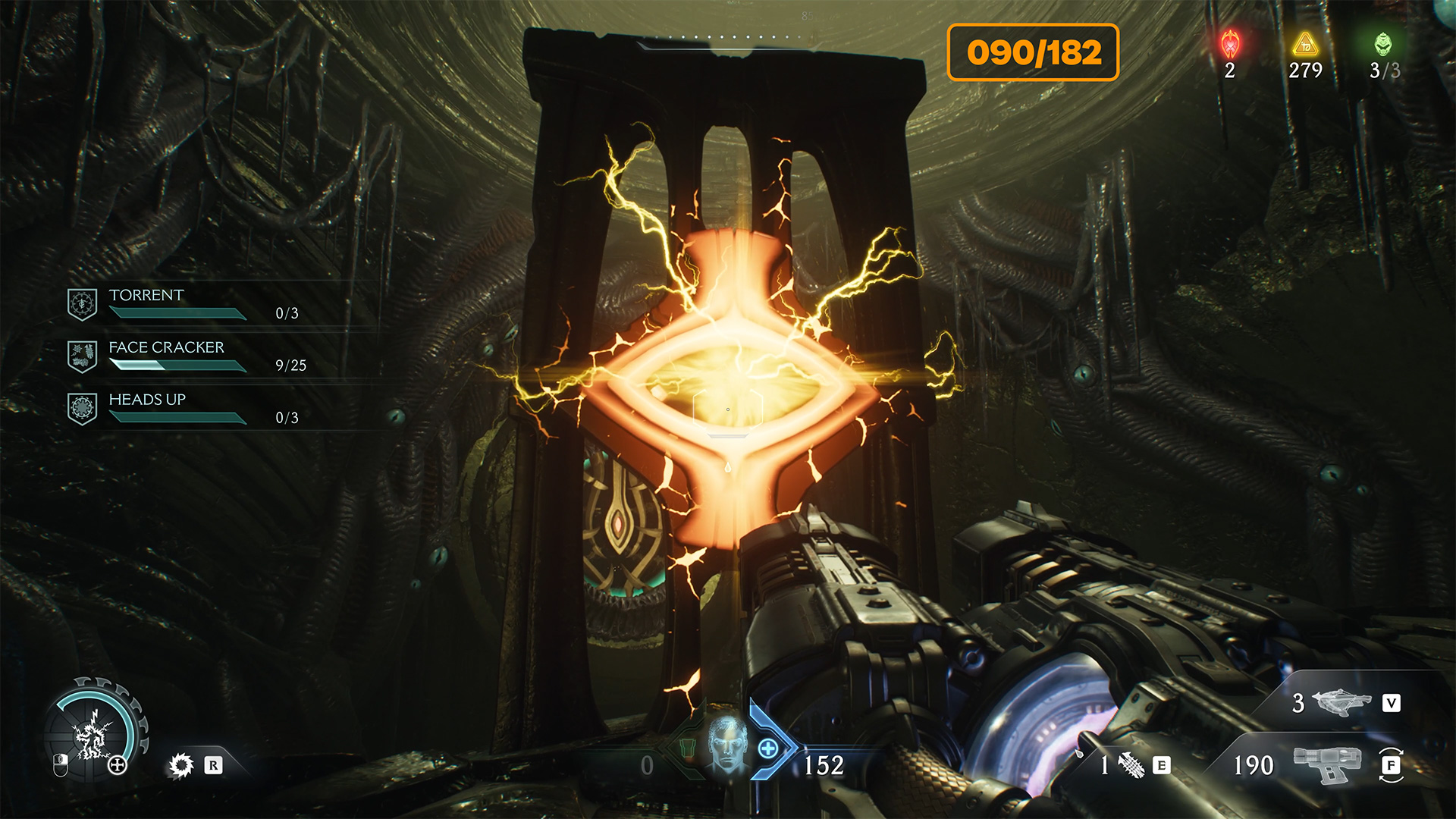The height and width of the screenshot is (819, 1456).
Task: Select the Torrent challenge tracker
Action: click(x=182, y=303)
